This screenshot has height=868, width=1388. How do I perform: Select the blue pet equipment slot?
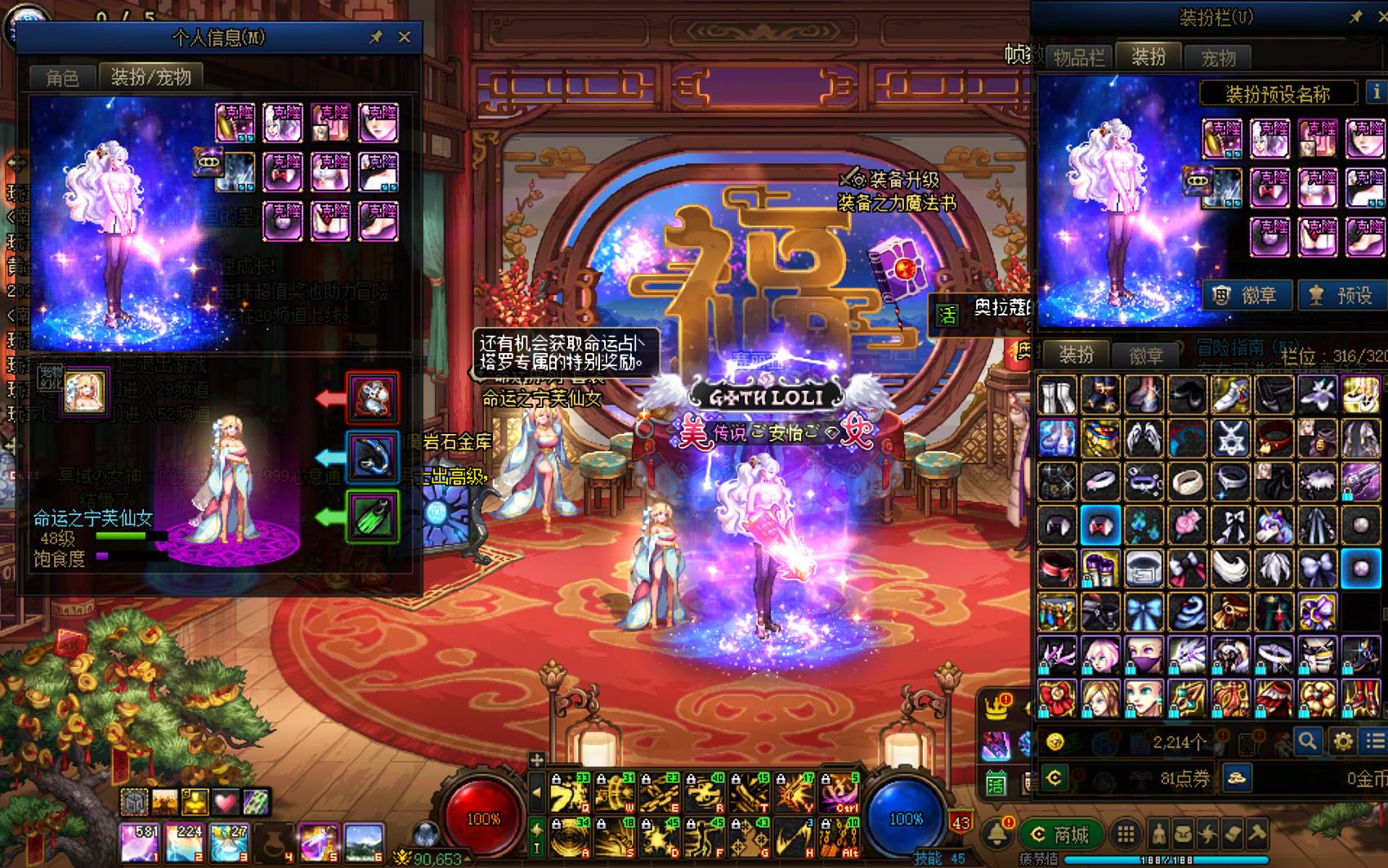pos(373,457)
